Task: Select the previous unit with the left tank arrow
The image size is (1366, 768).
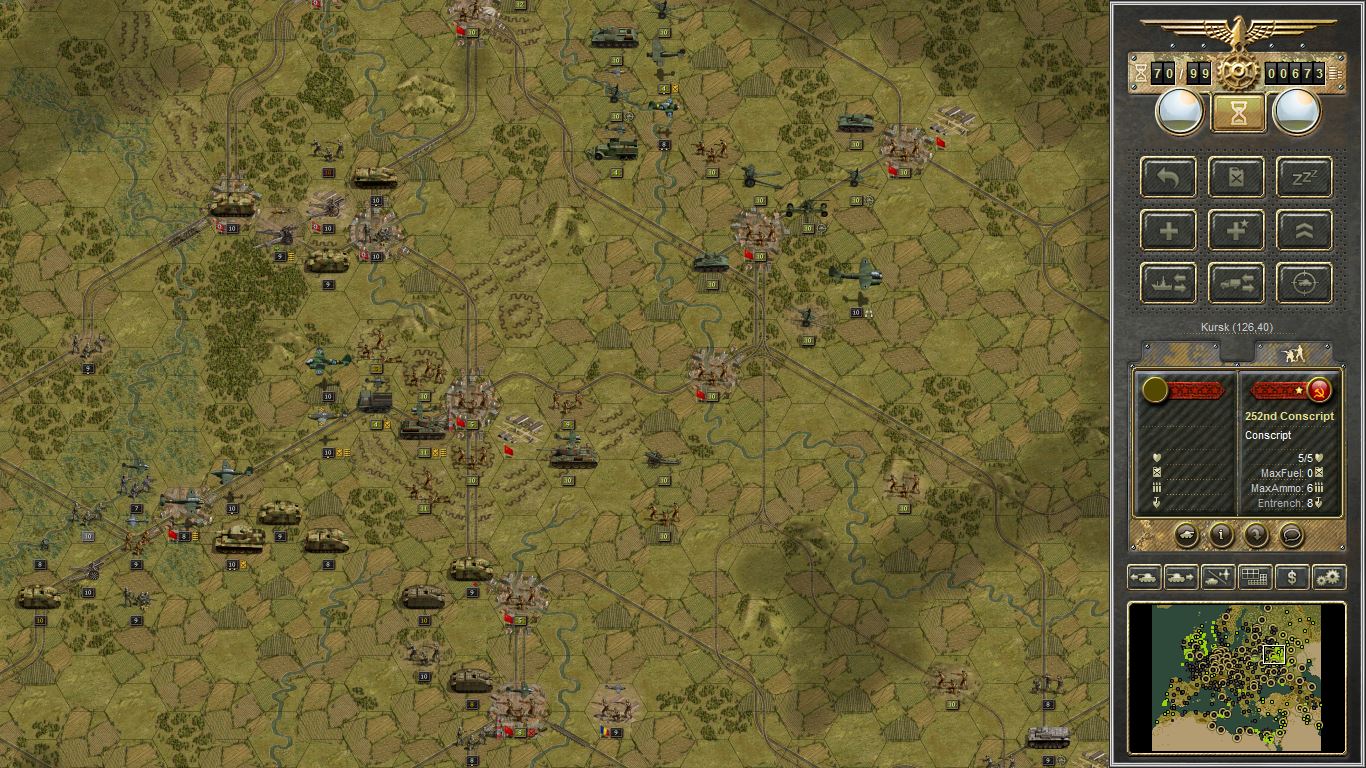Action: [x=1143, y=577]
